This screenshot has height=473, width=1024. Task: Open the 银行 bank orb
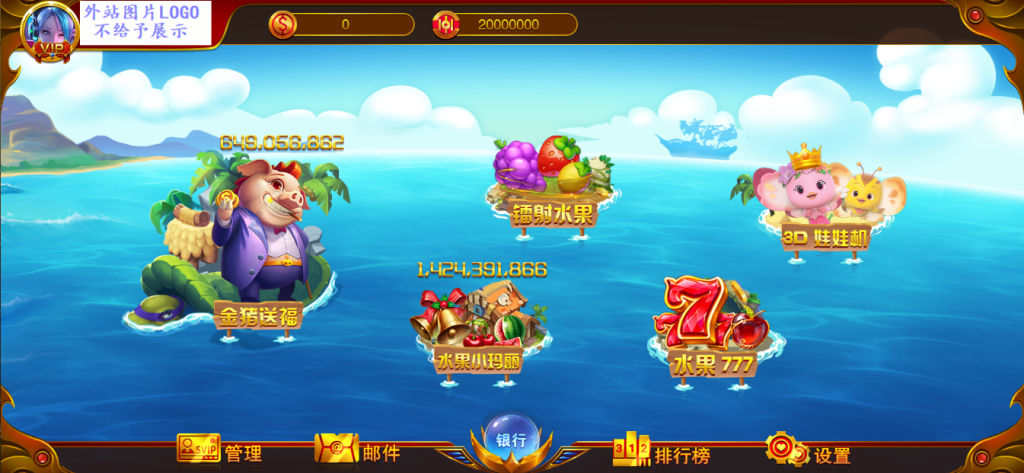(x=511, y=440)
